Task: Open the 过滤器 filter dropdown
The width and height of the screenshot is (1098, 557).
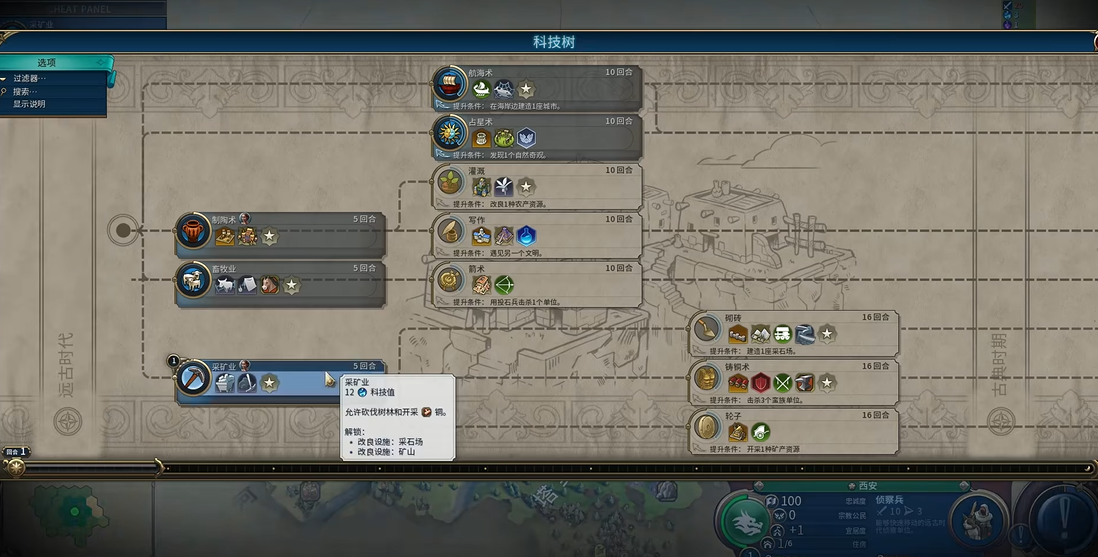Action: (30, 78)
